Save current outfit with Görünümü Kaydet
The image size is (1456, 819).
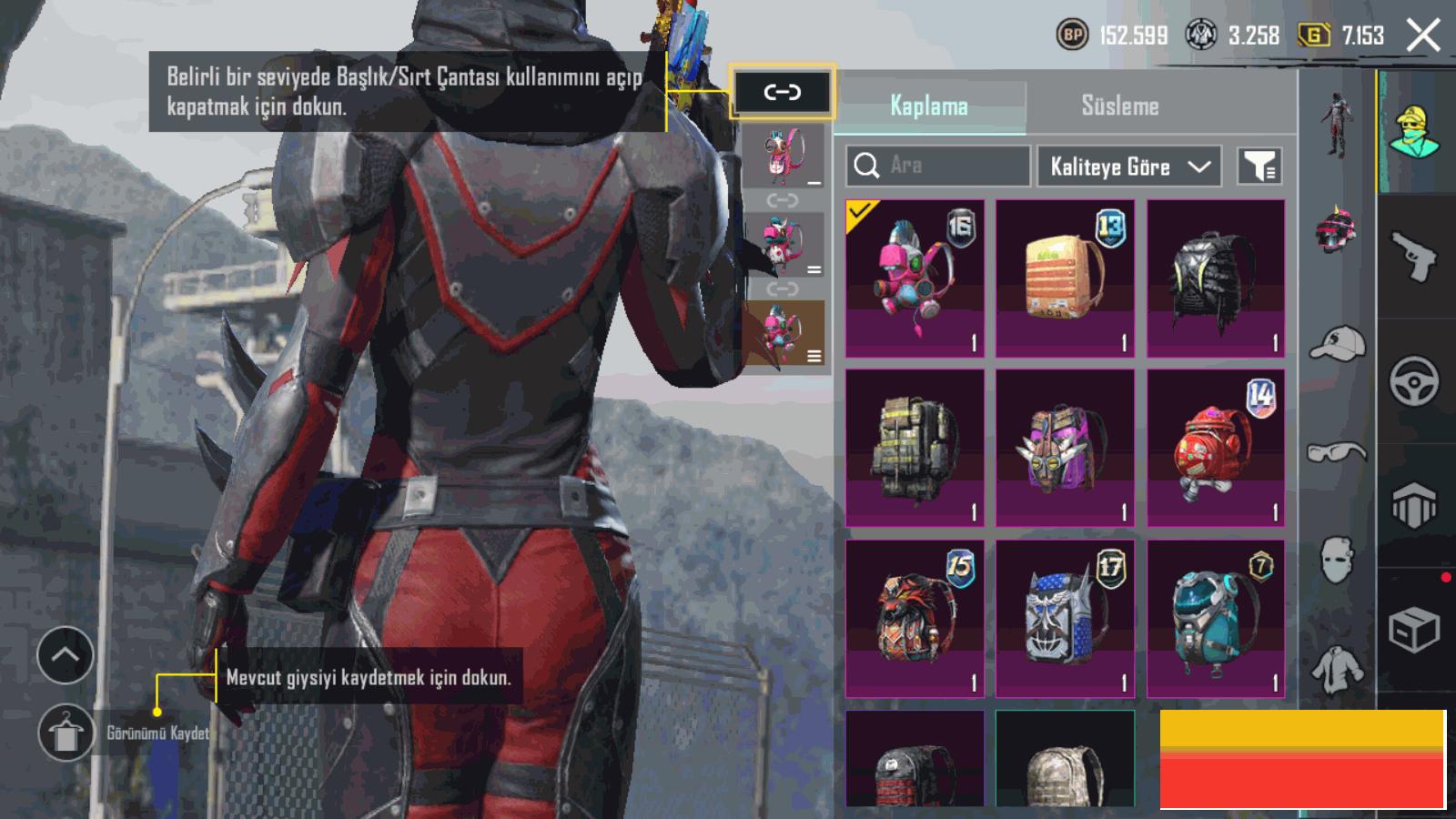click(x=66, y=733)
